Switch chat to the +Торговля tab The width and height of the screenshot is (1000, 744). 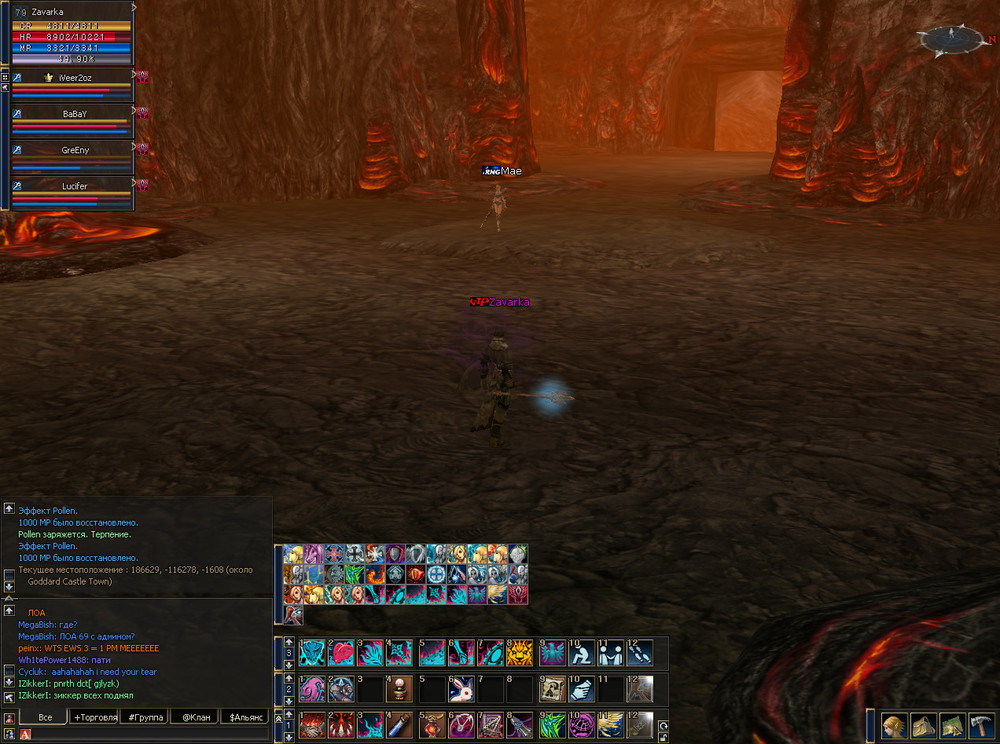pyautogui.click(x=95, y=717)
